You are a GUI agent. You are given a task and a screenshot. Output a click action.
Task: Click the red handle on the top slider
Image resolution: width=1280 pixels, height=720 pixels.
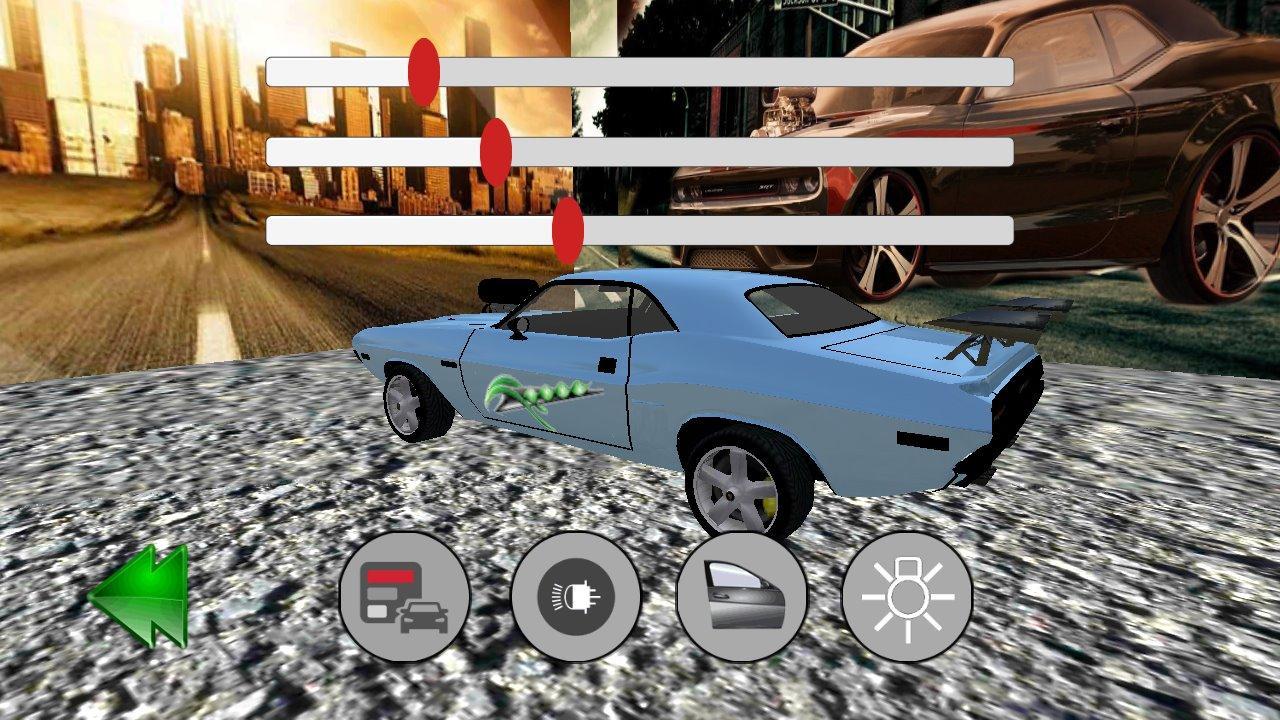click(x=423, y=68)
